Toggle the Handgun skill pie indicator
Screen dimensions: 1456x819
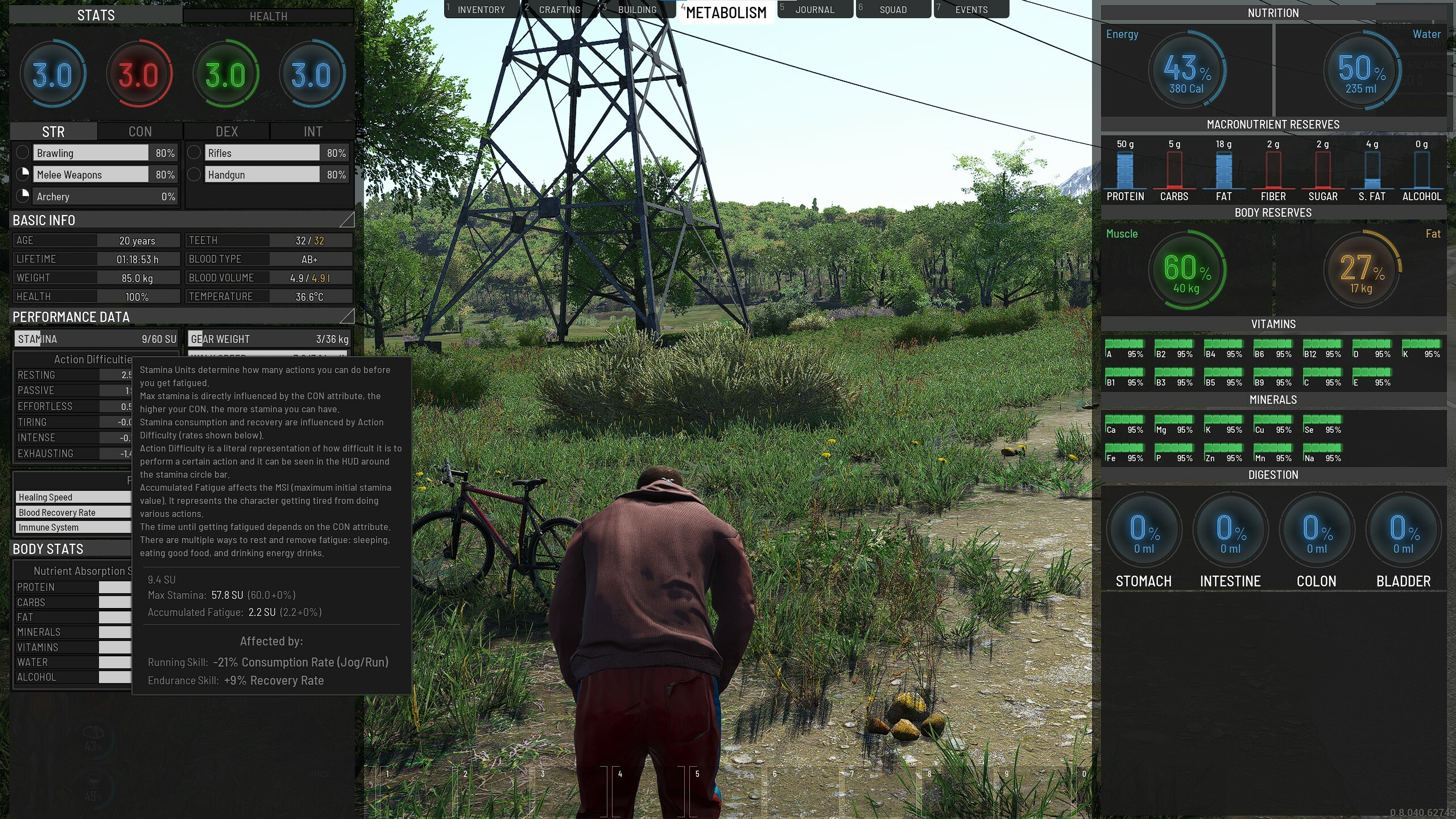coord(194,174)
